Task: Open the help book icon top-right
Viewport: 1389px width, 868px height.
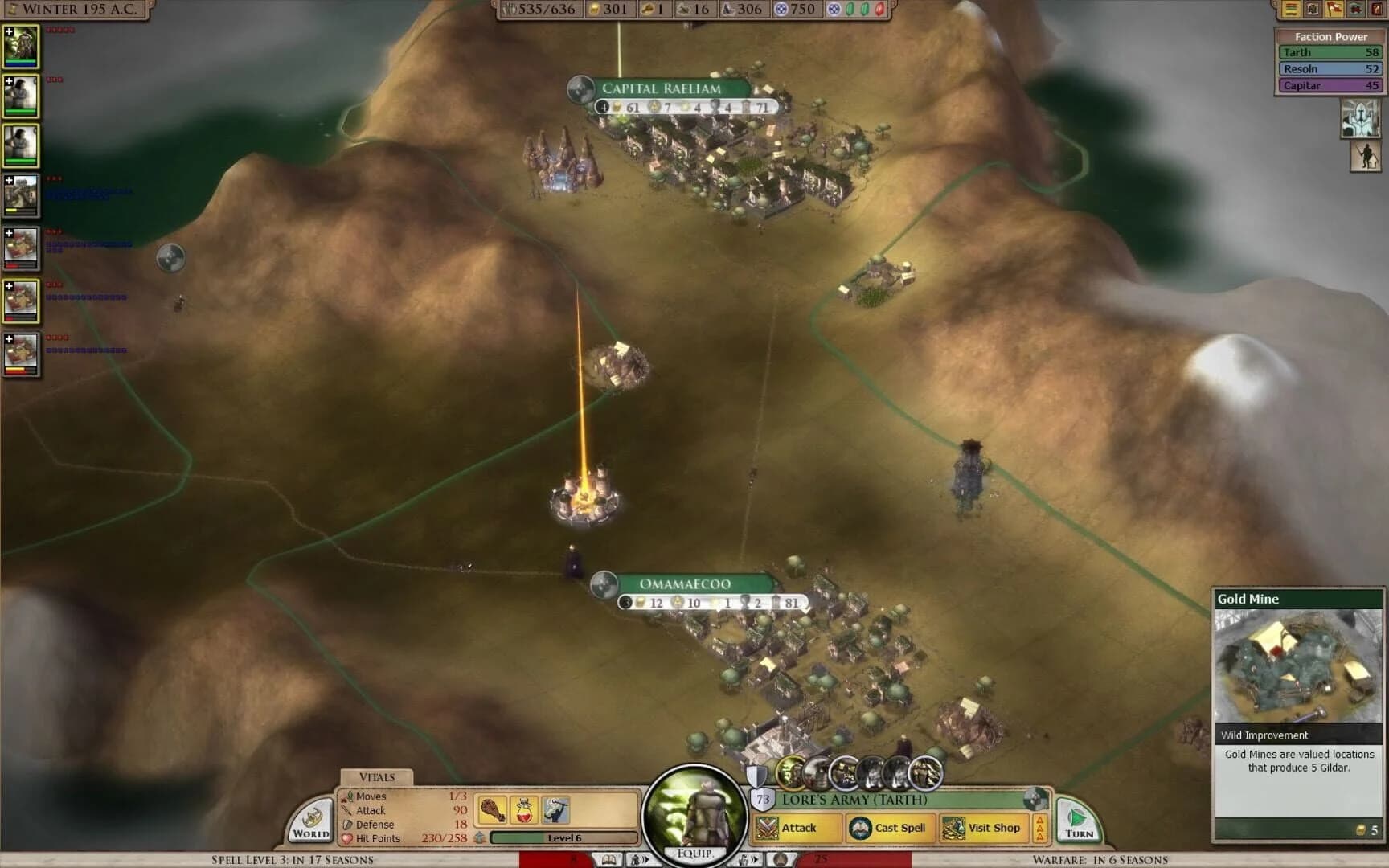Action: point(1377,10)
